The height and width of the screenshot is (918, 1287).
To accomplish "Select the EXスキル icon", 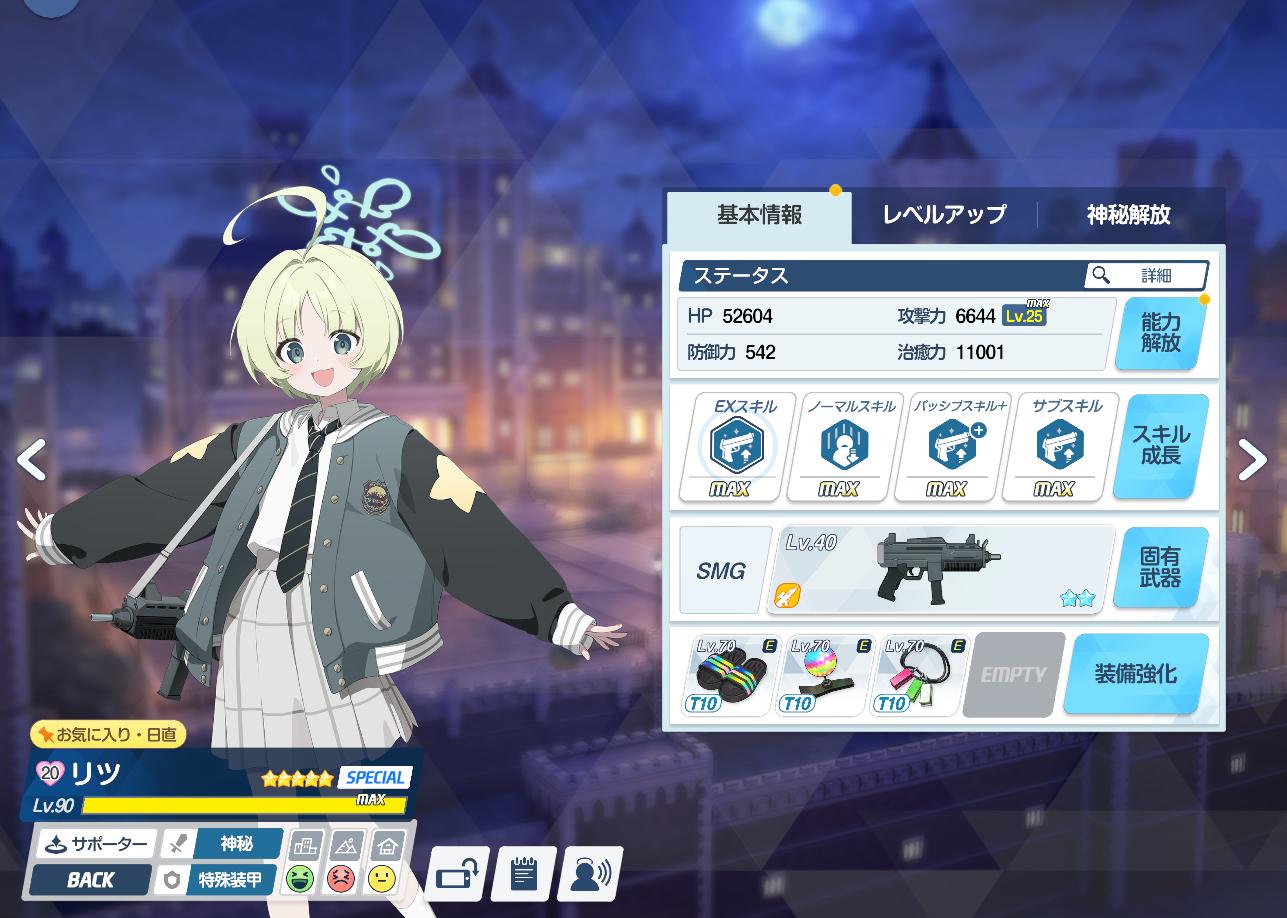I will tap(738, 446).
